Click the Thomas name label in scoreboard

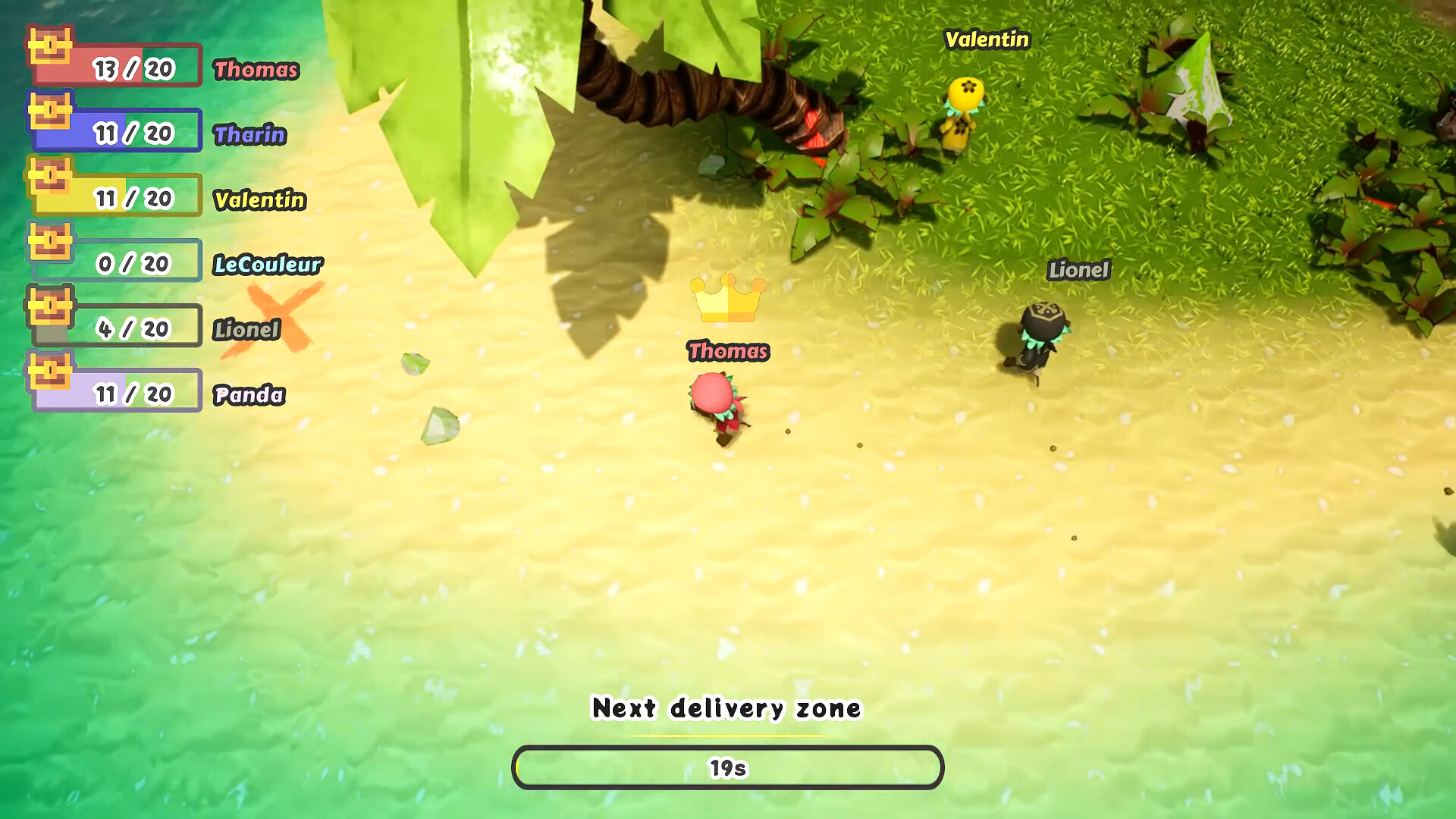pyautogui.click(x=256, y=71)
